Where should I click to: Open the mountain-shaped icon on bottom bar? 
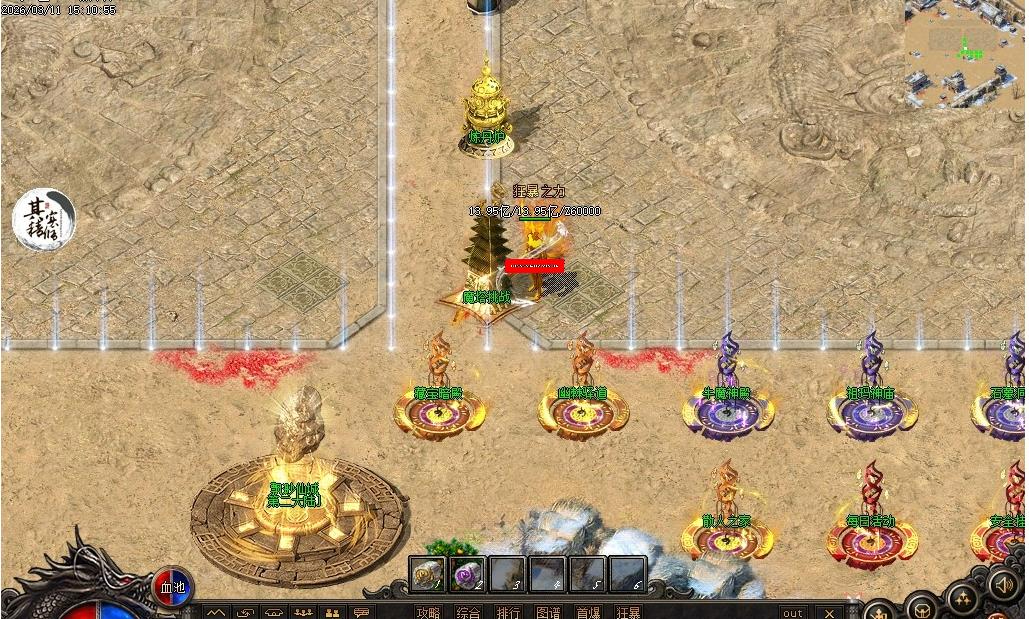pos(216,612)
